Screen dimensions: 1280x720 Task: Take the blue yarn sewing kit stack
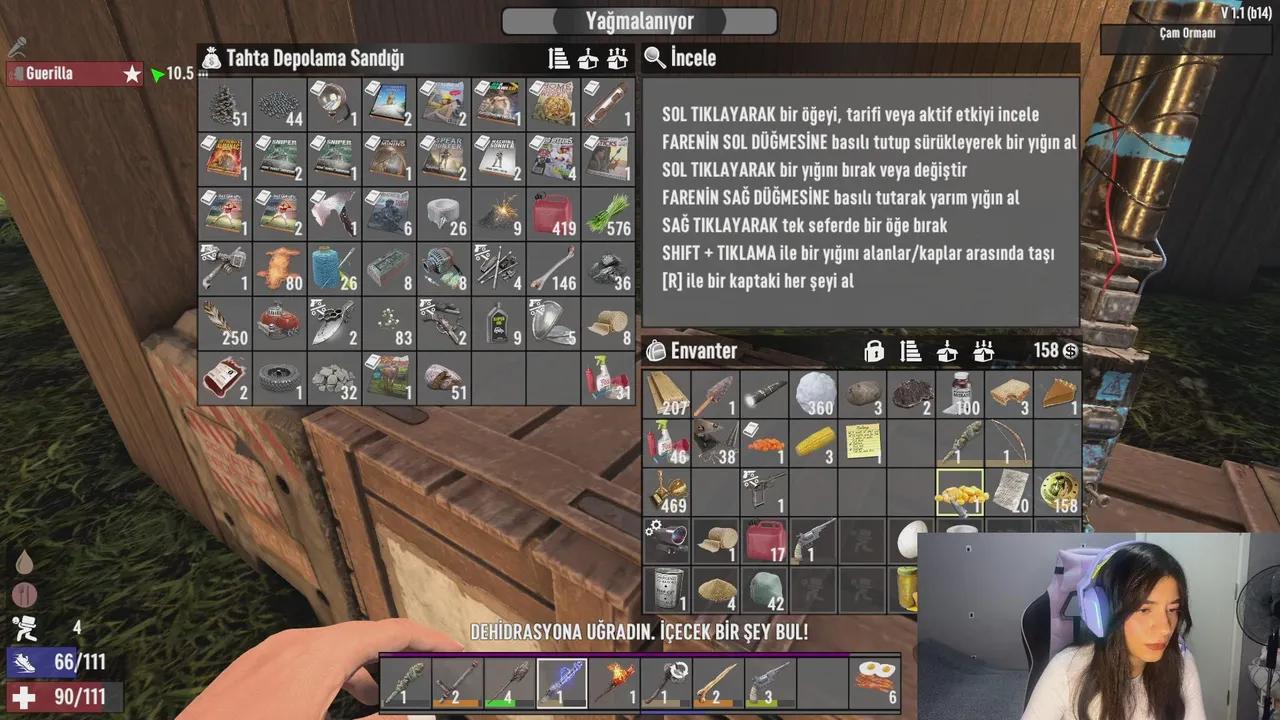334,268
